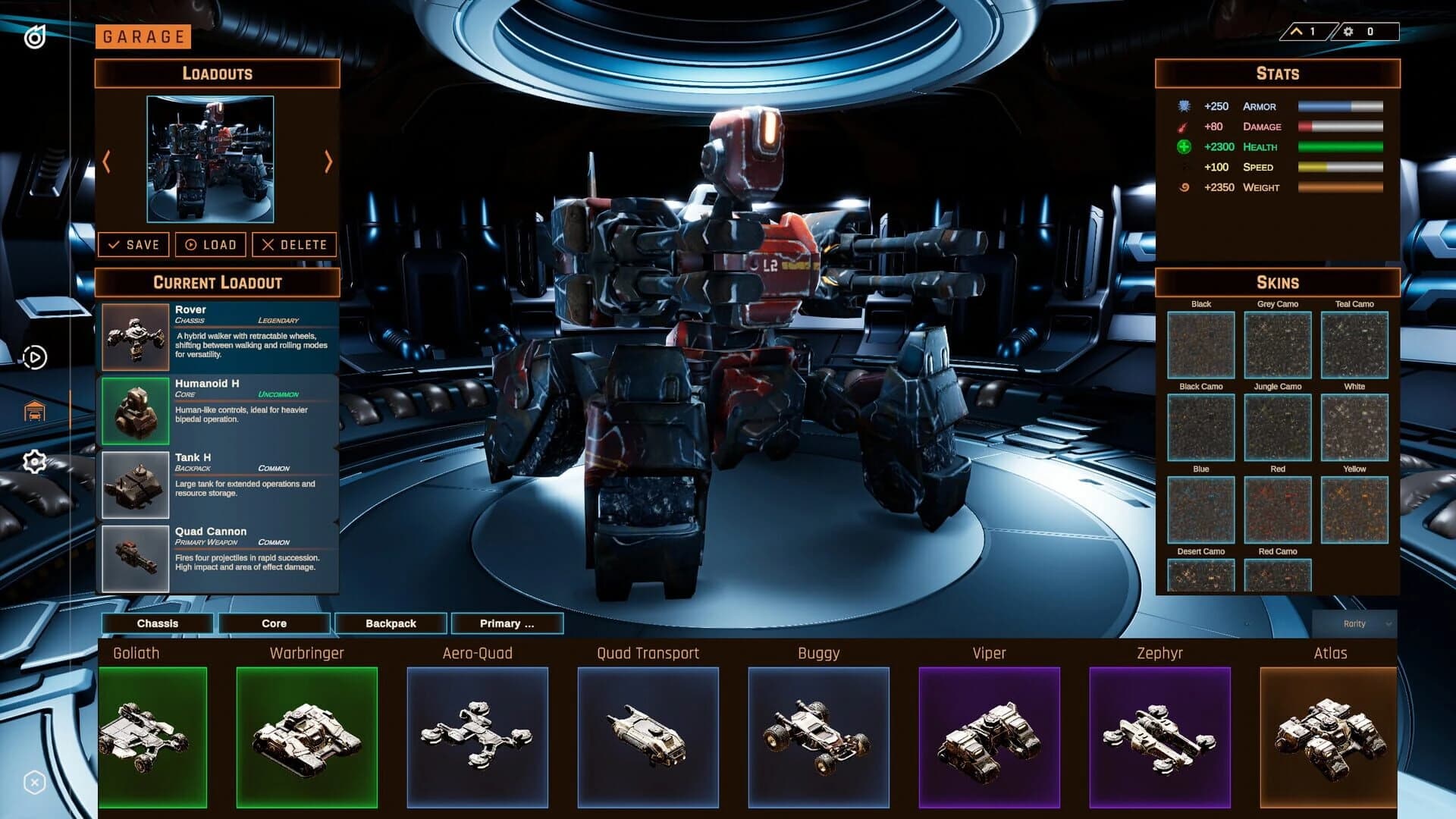Toggle the Core filter
Viewport: 1456px width, 819px height.
click(272, 623)
